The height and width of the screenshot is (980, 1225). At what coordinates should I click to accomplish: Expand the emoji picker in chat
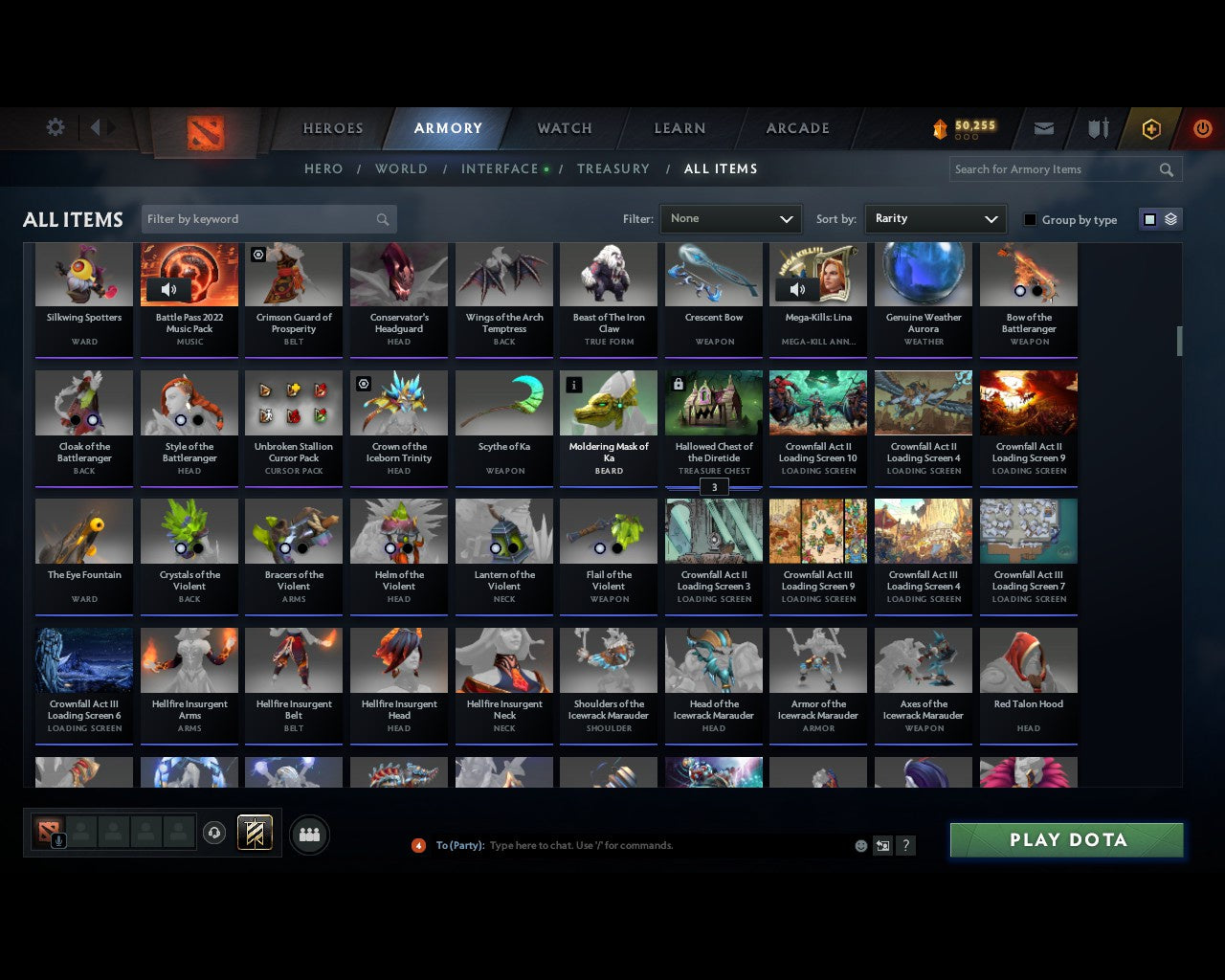tap(860, 845)
